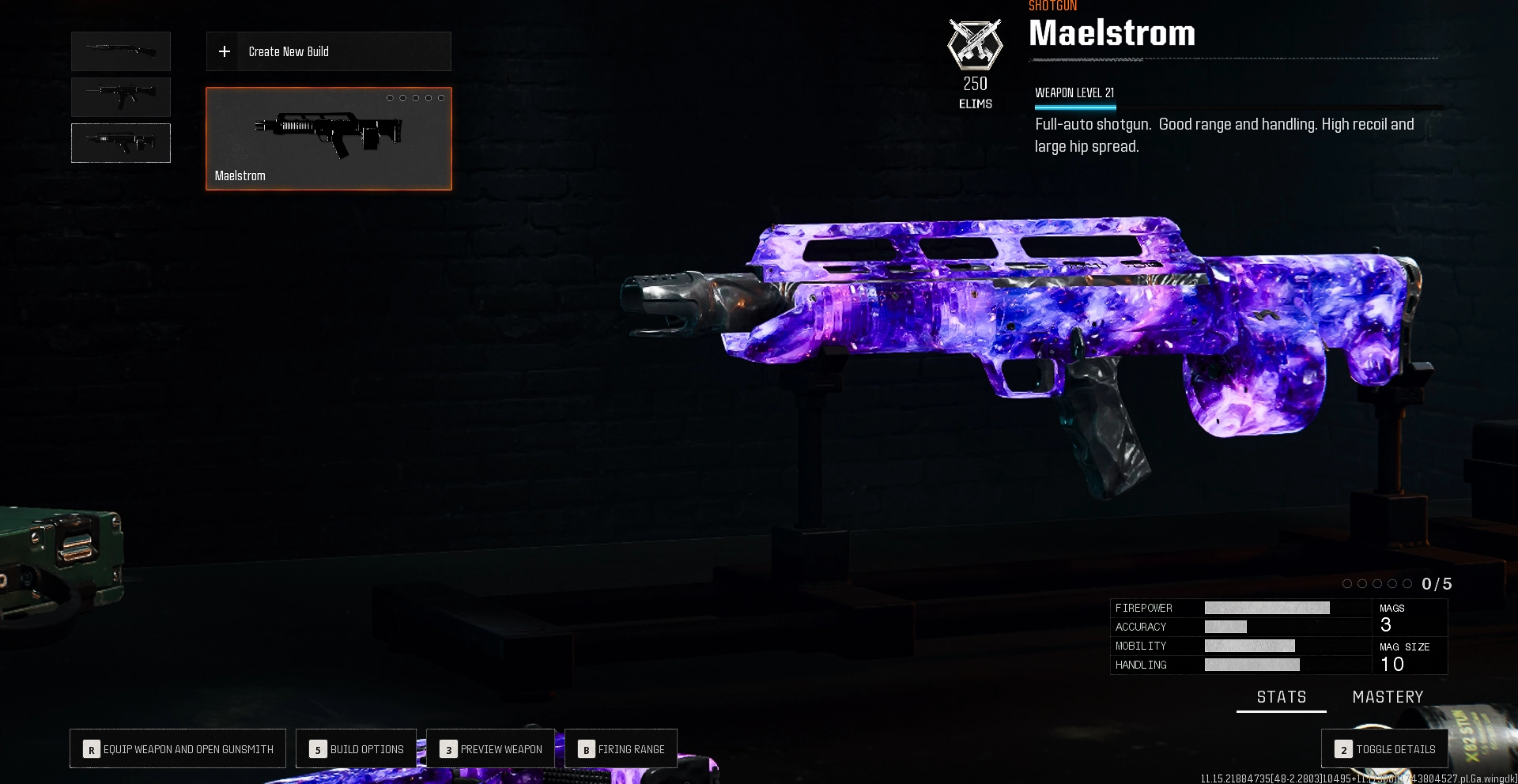The width and height of the screenshot is (1518, 784).
Task: Select the Maelstrom build card
Action: click(328, 138)
